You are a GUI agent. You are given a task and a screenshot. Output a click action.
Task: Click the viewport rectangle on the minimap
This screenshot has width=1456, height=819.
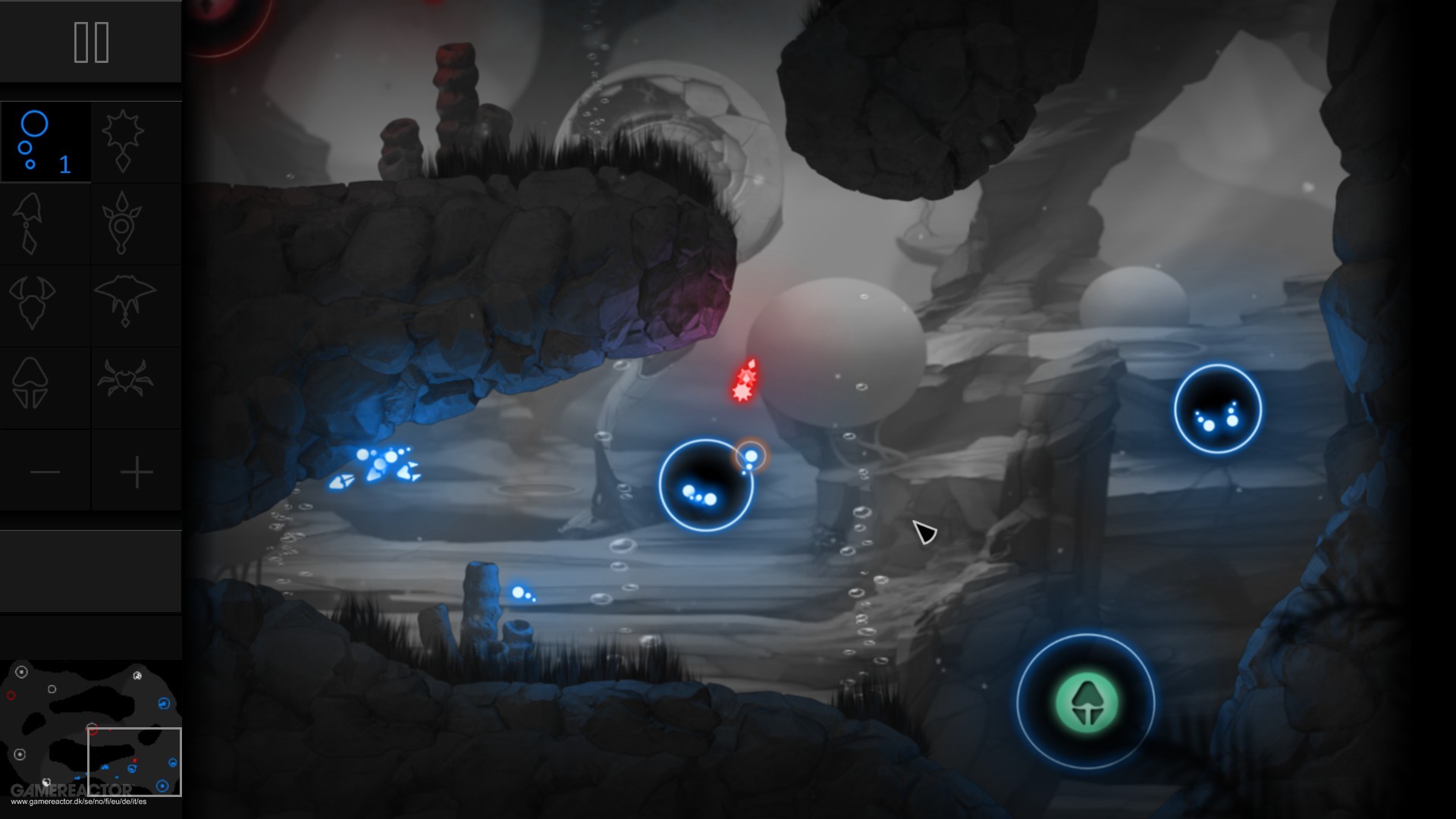pyautogui.click(x=135, y=761)
